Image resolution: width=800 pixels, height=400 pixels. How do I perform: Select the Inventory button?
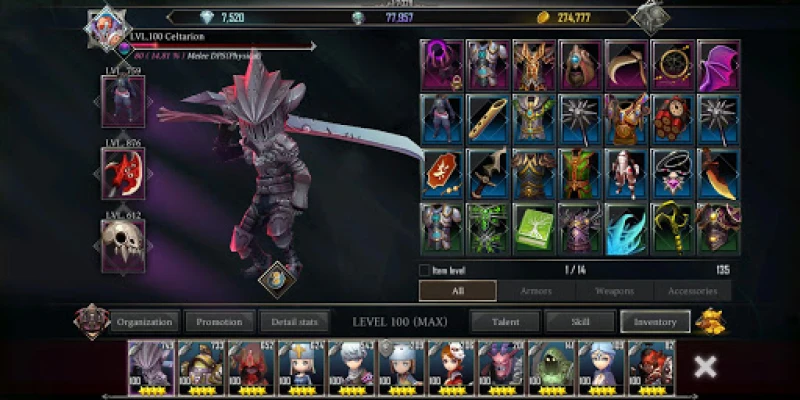click(655, 322)
